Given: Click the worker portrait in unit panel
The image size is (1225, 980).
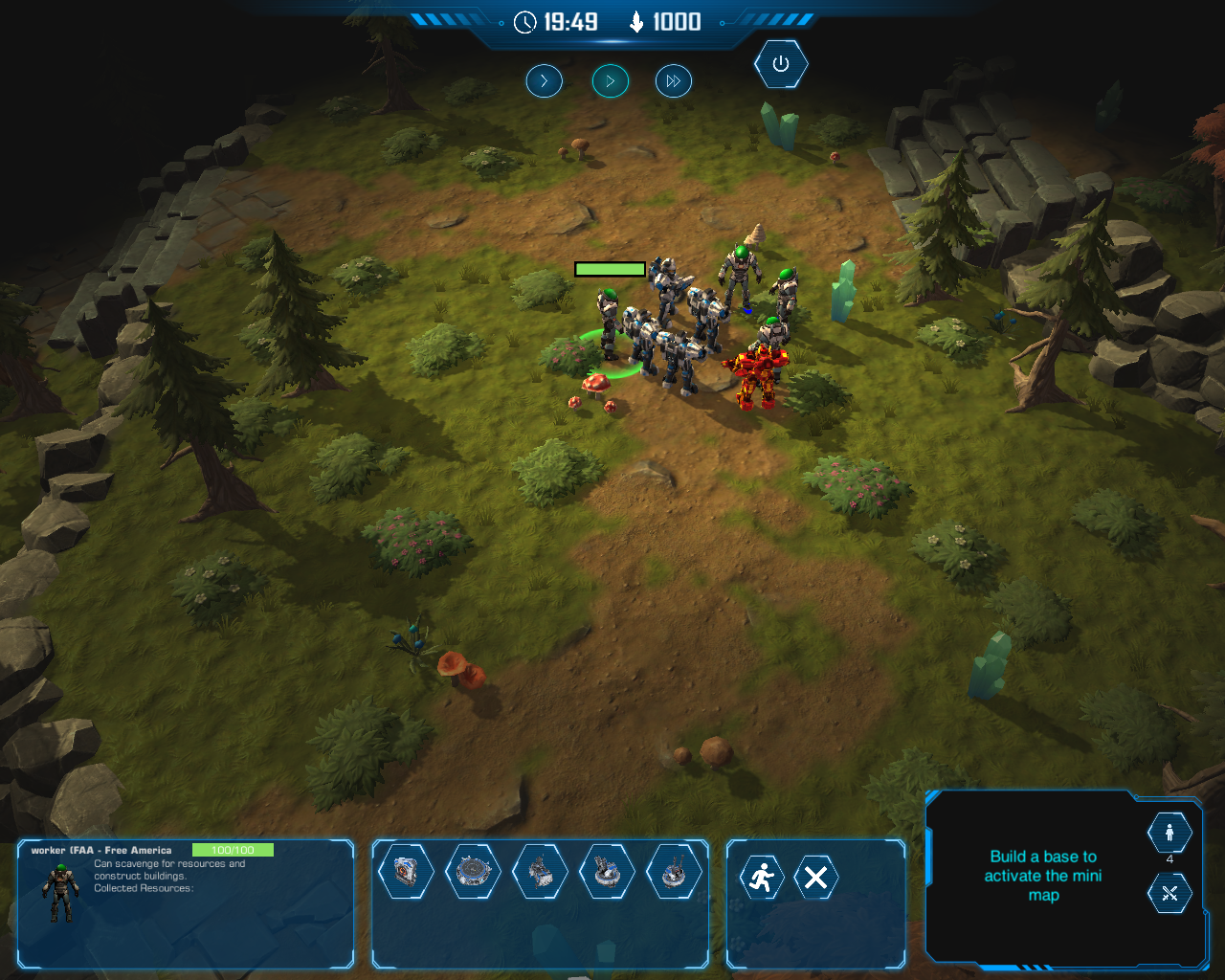Looking at the screenshot, I should pyautogui.click(x=60, y=892).
